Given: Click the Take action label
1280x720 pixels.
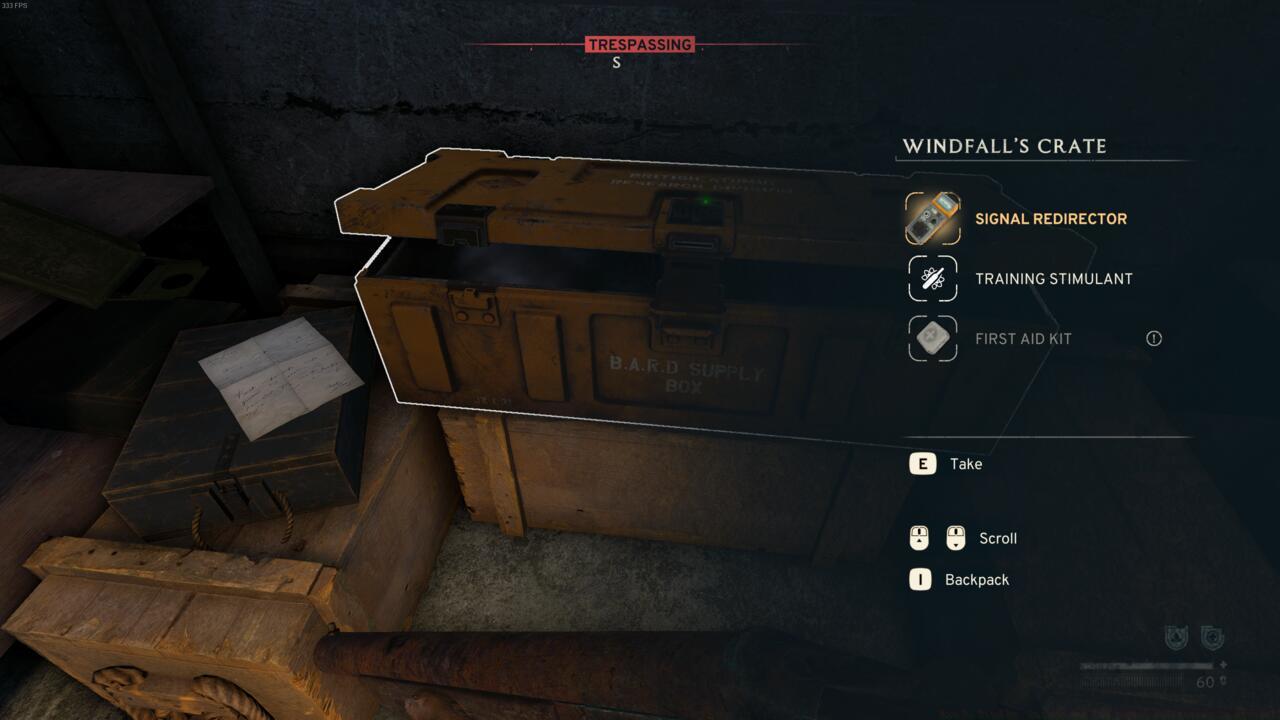Looking at the screenshot, I should [966, 463].
